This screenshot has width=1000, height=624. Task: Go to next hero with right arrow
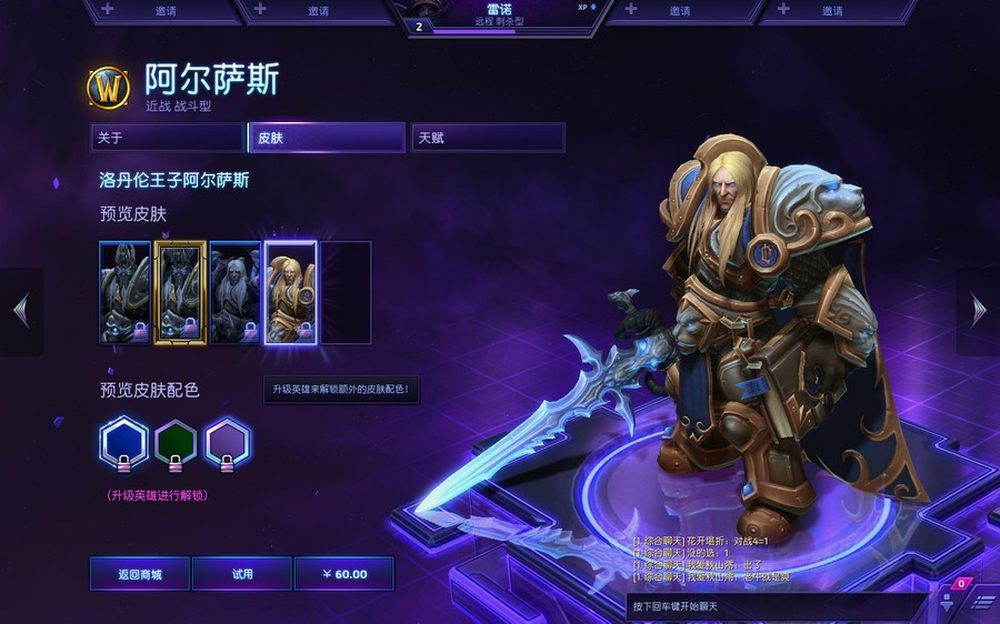point(978,311)
